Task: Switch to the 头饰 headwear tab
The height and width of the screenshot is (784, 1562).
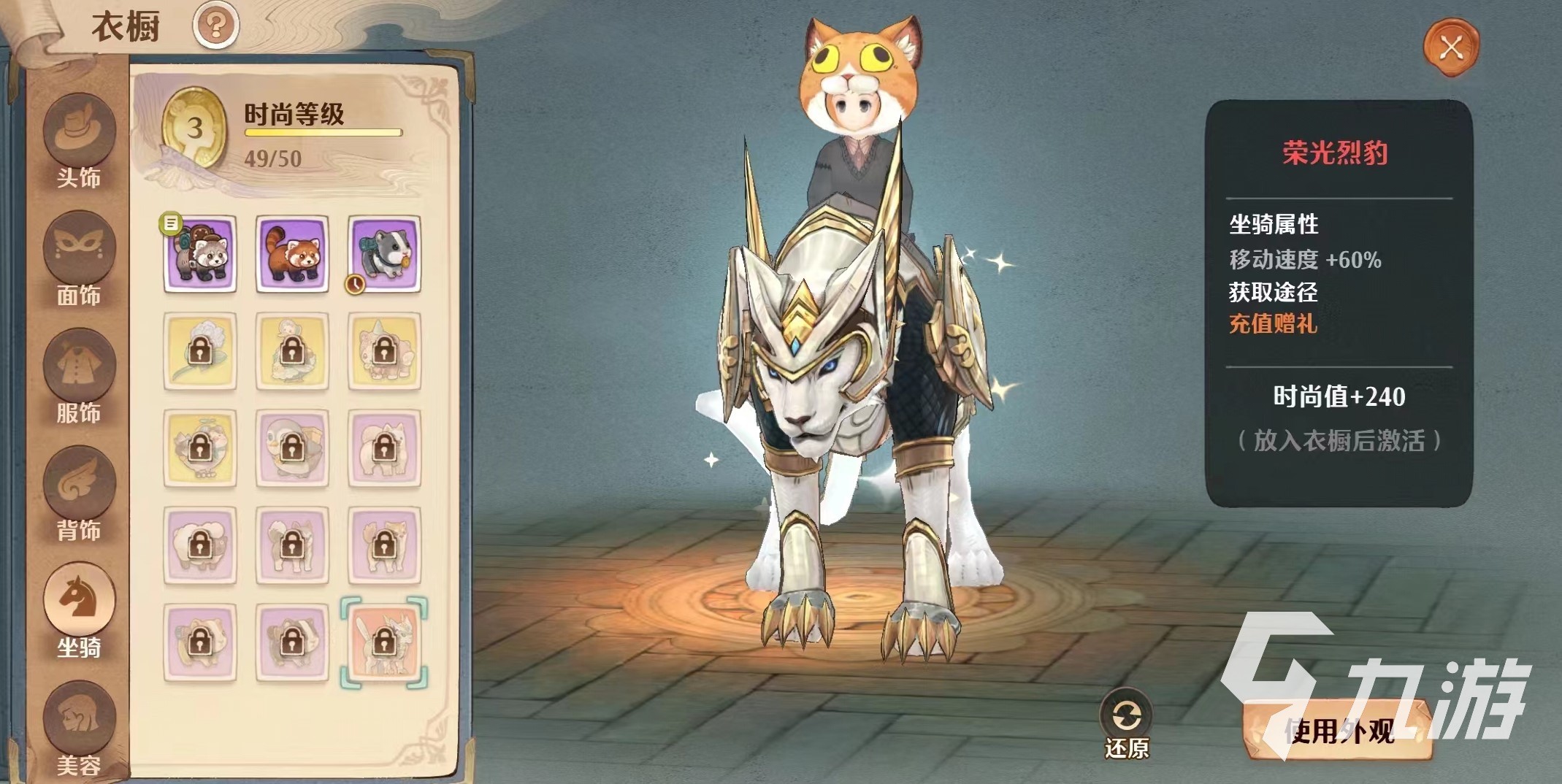Action: pyautogui.click(x=79, y=144)
